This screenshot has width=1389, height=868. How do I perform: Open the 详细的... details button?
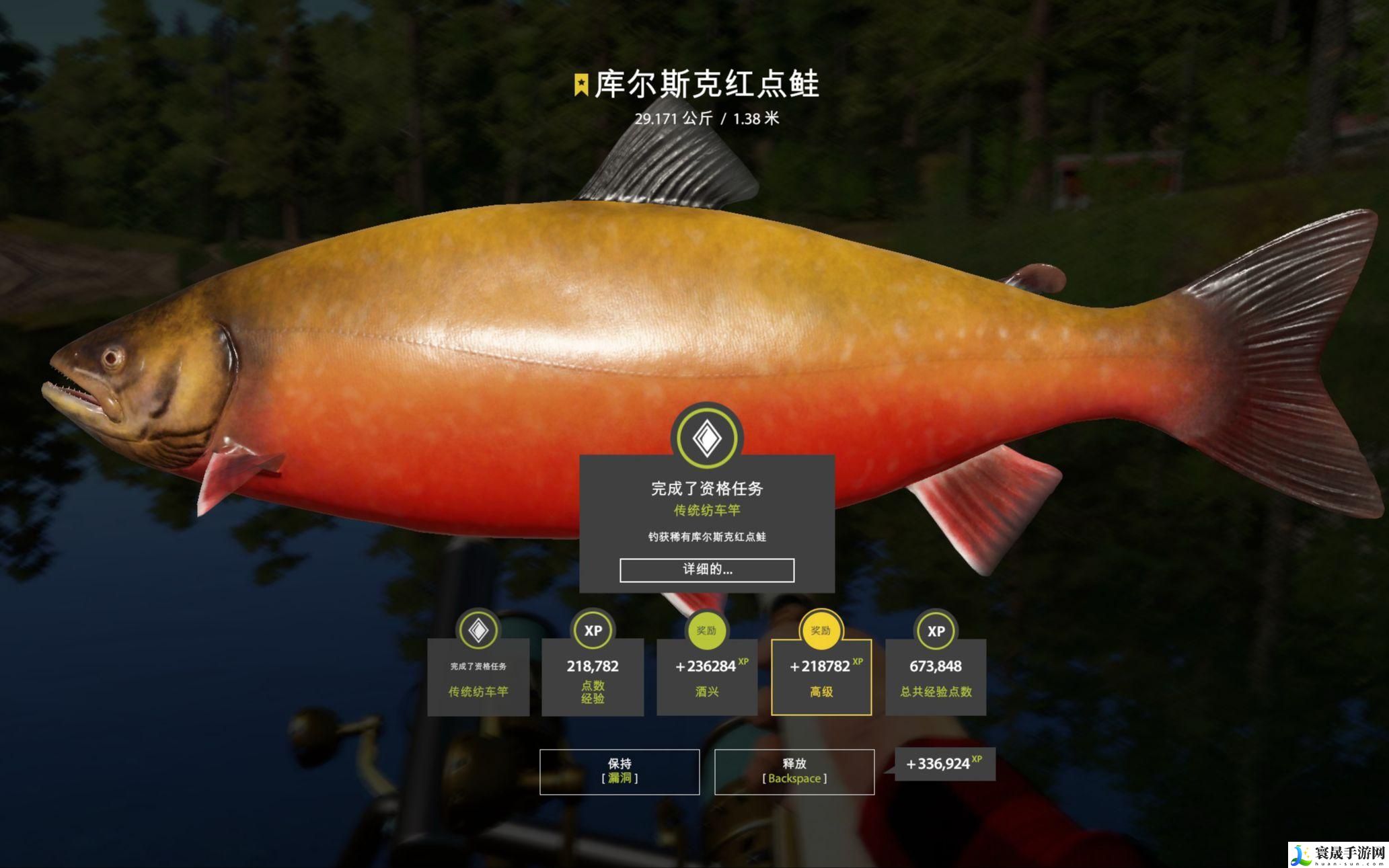(706, 569)
